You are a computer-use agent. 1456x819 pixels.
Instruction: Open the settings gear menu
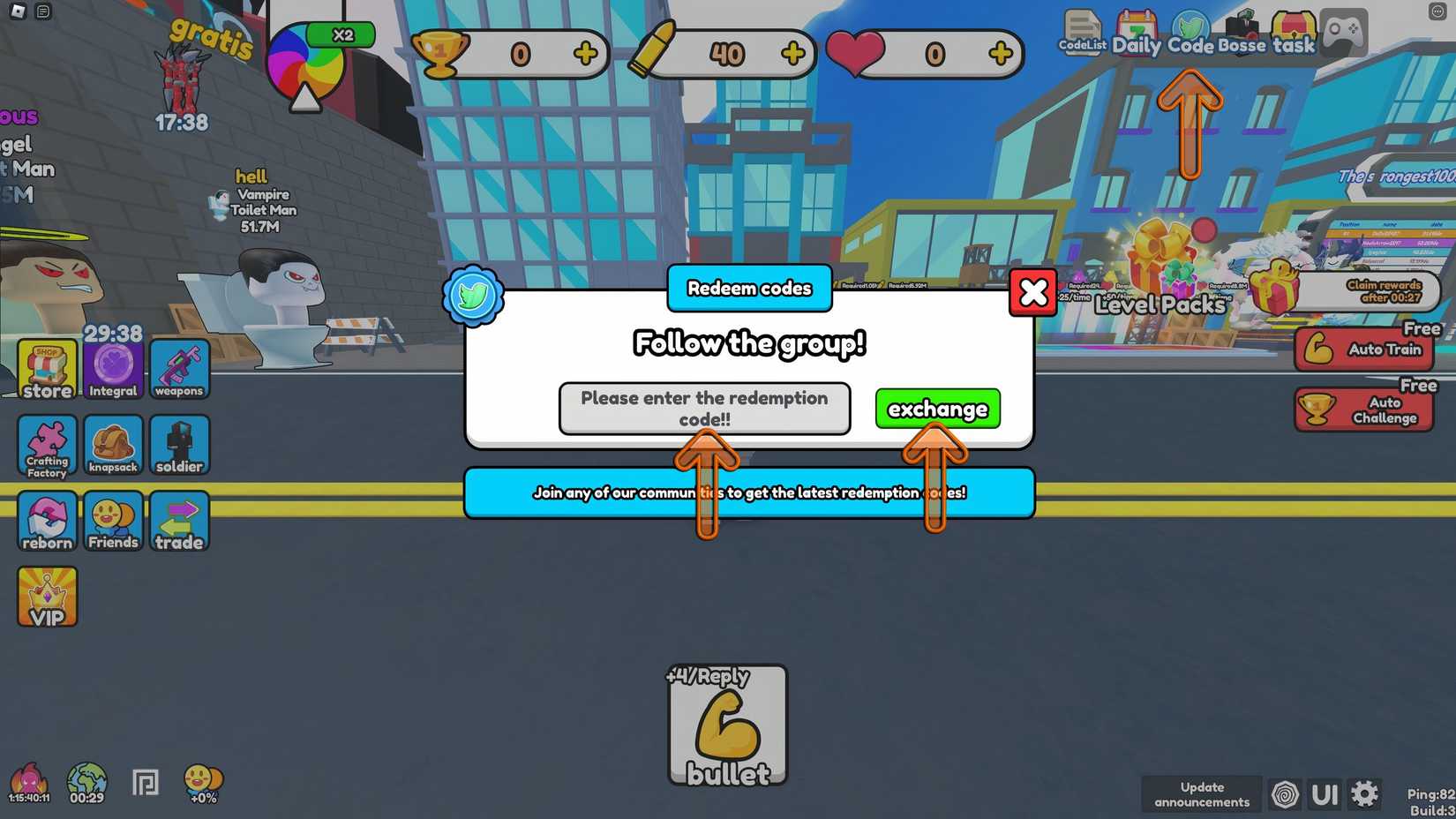click(1365, 793)
